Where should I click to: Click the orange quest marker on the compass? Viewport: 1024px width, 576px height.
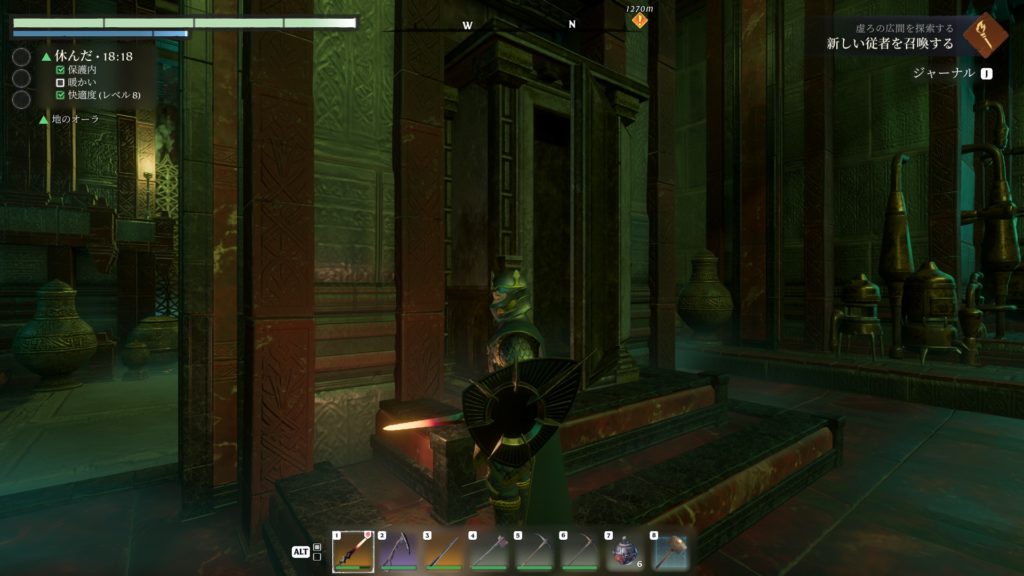coord(639,20)
